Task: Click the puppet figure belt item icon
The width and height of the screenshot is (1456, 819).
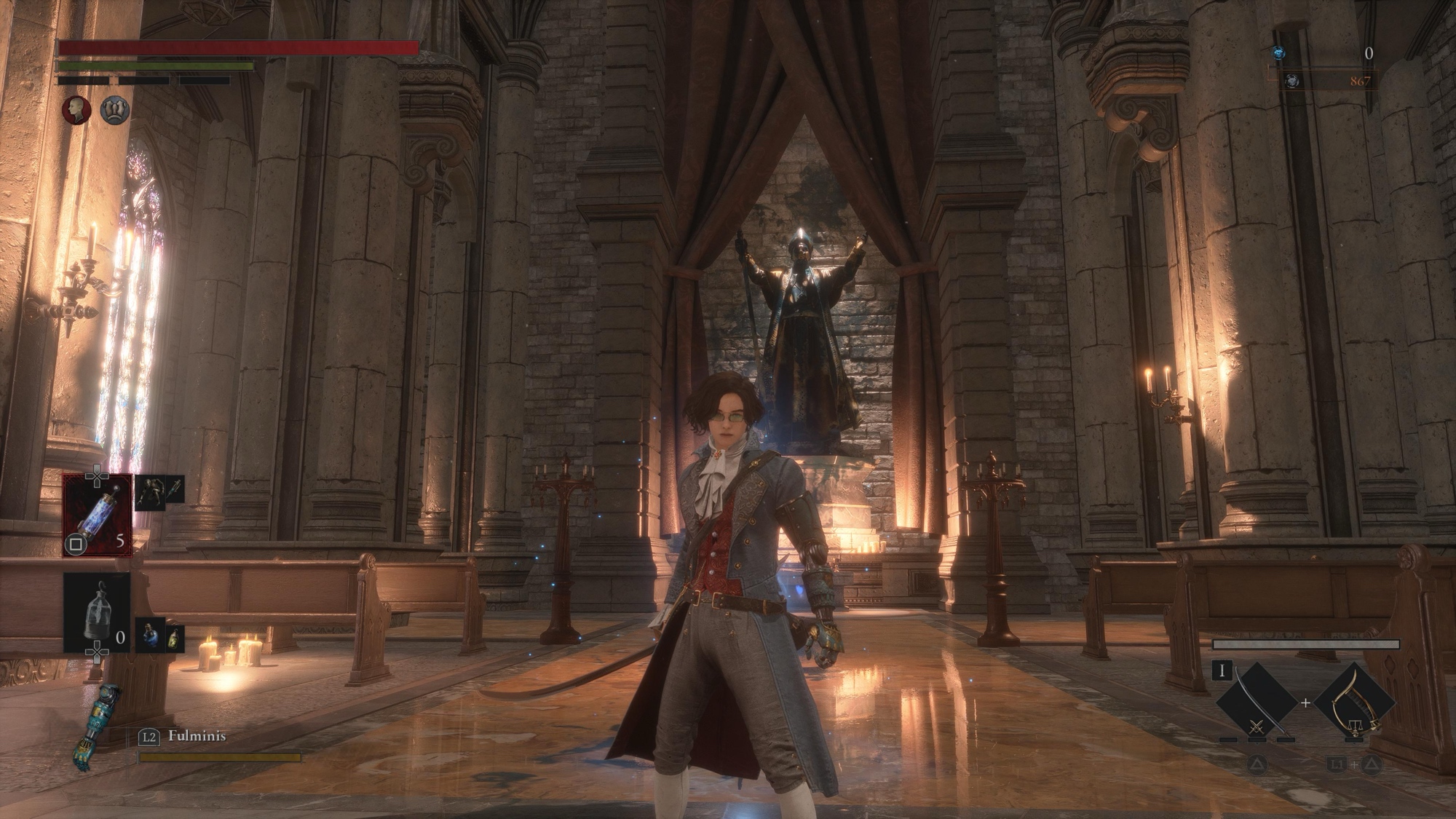Action: [x=149, y=492]
